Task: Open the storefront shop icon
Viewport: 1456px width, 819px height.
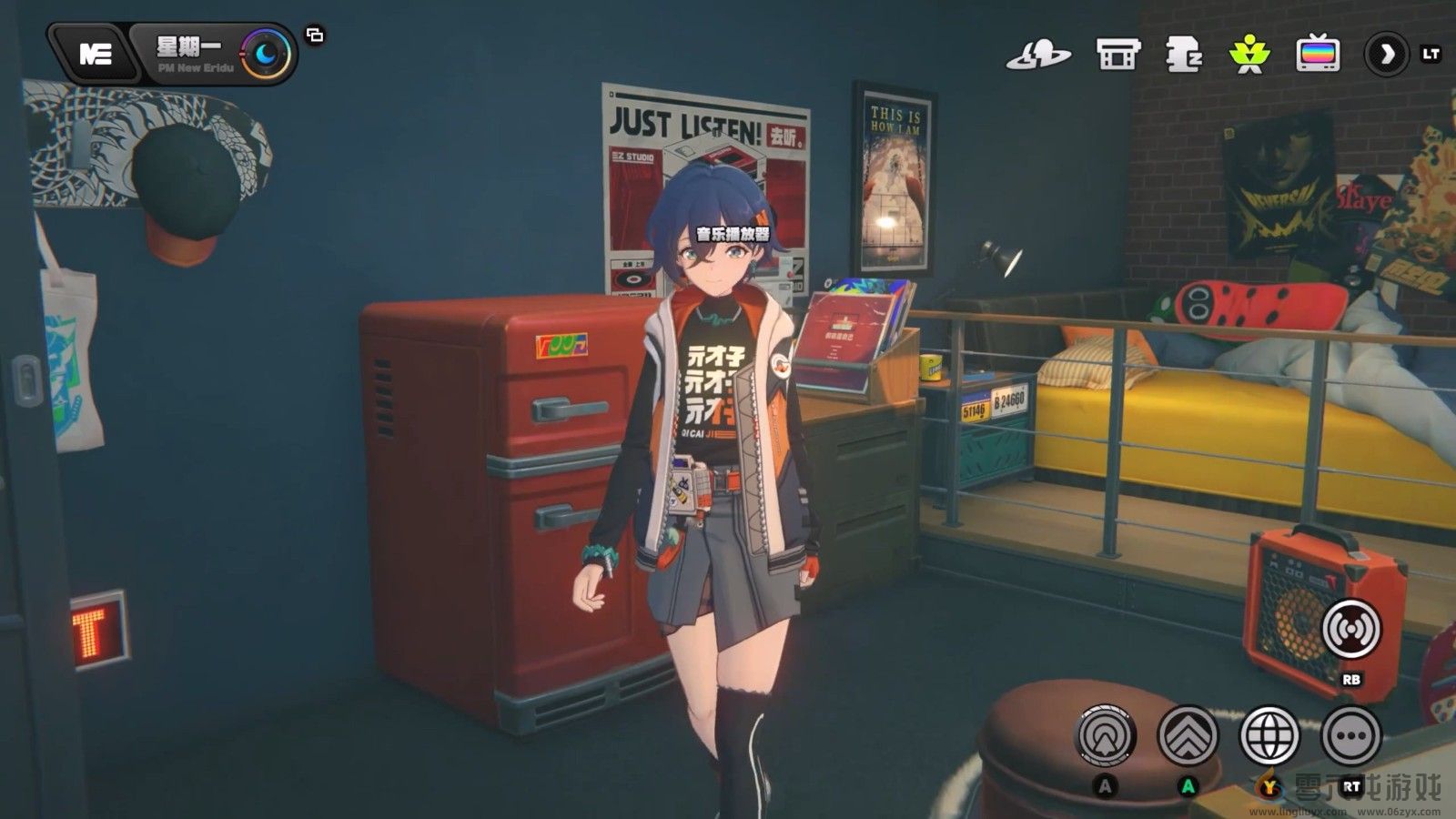Action: click(x=1117, y=55)
